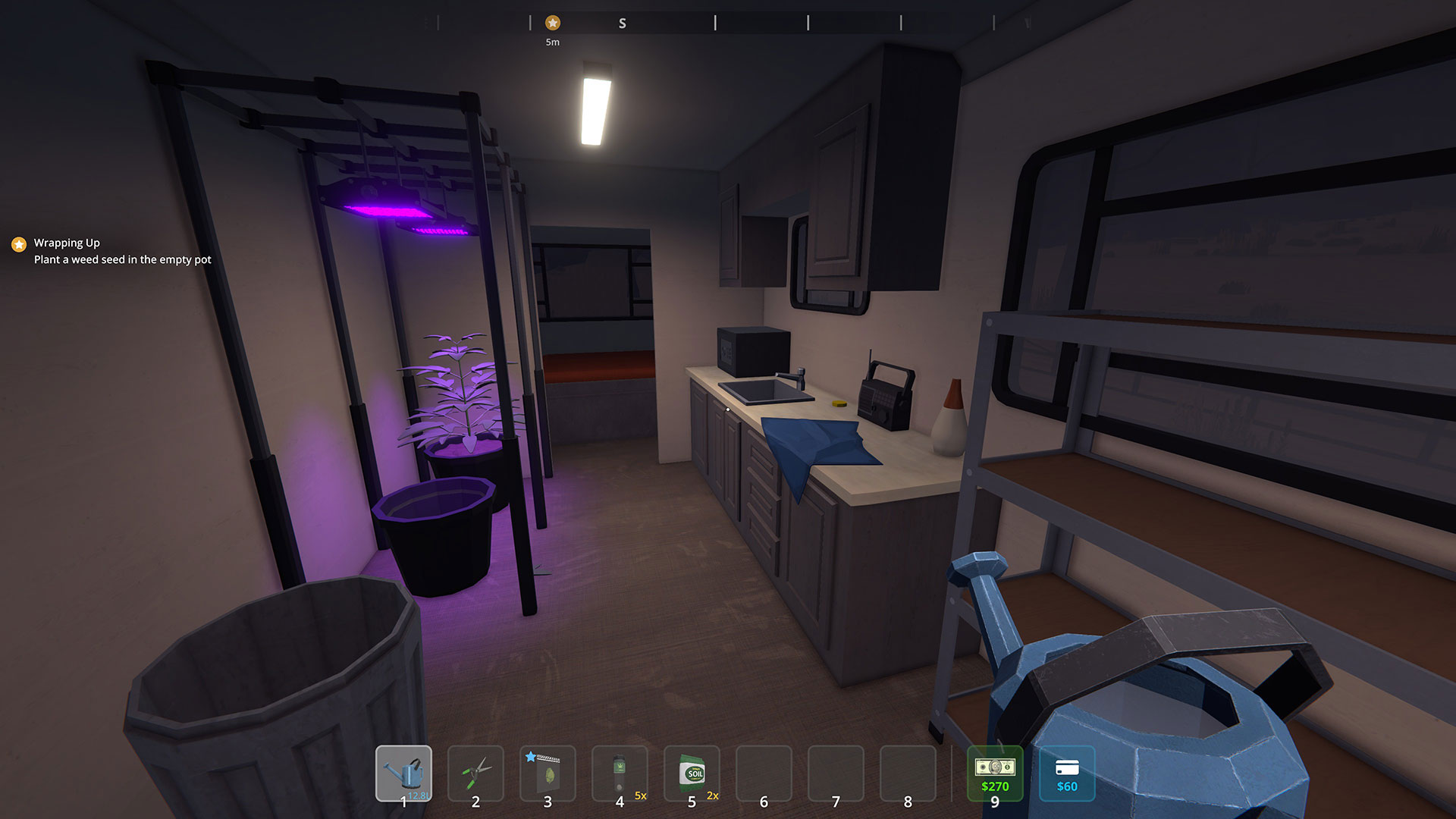Click the $60 bank card balance icon

pos(1067,773)
